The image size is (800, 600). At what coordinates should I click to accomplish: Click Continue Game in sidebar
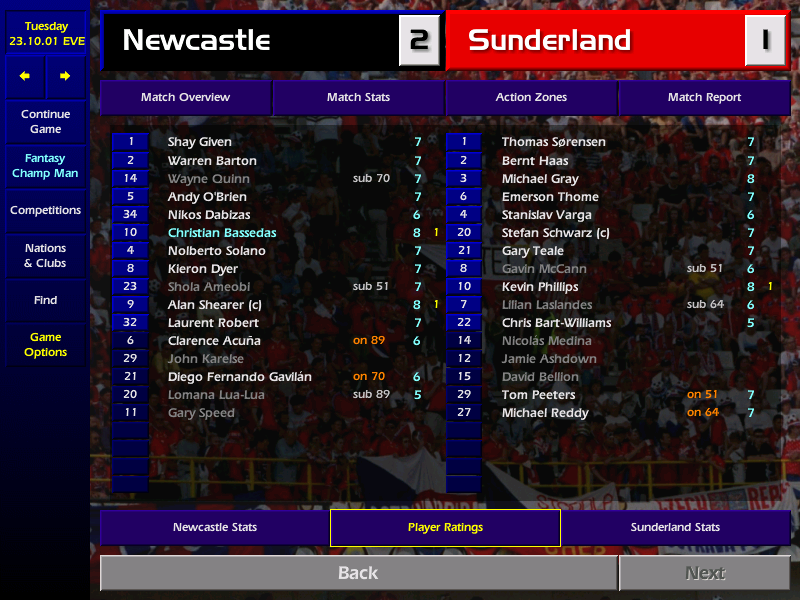pyautogui.click(x=45, y=121)
